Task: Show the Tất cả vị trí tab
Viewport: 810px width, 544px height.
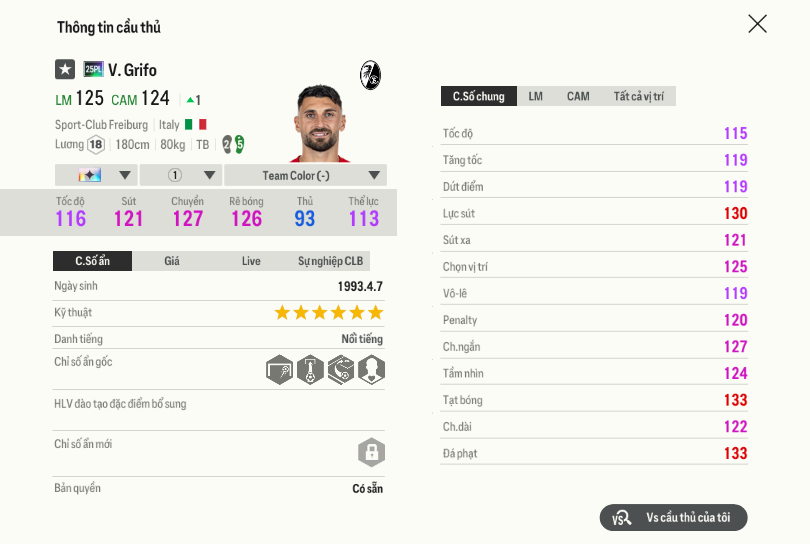Action: coord(638,96)
